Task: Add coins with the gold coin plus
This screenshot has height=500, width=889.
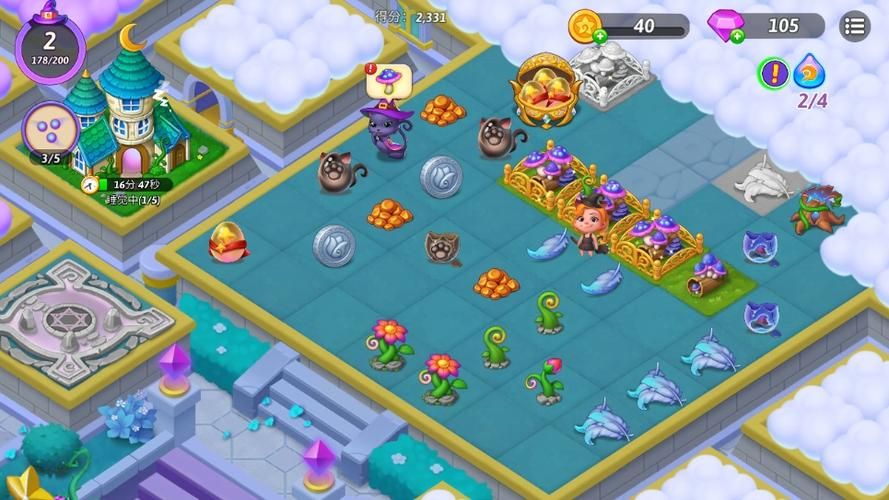Action: 599,37
